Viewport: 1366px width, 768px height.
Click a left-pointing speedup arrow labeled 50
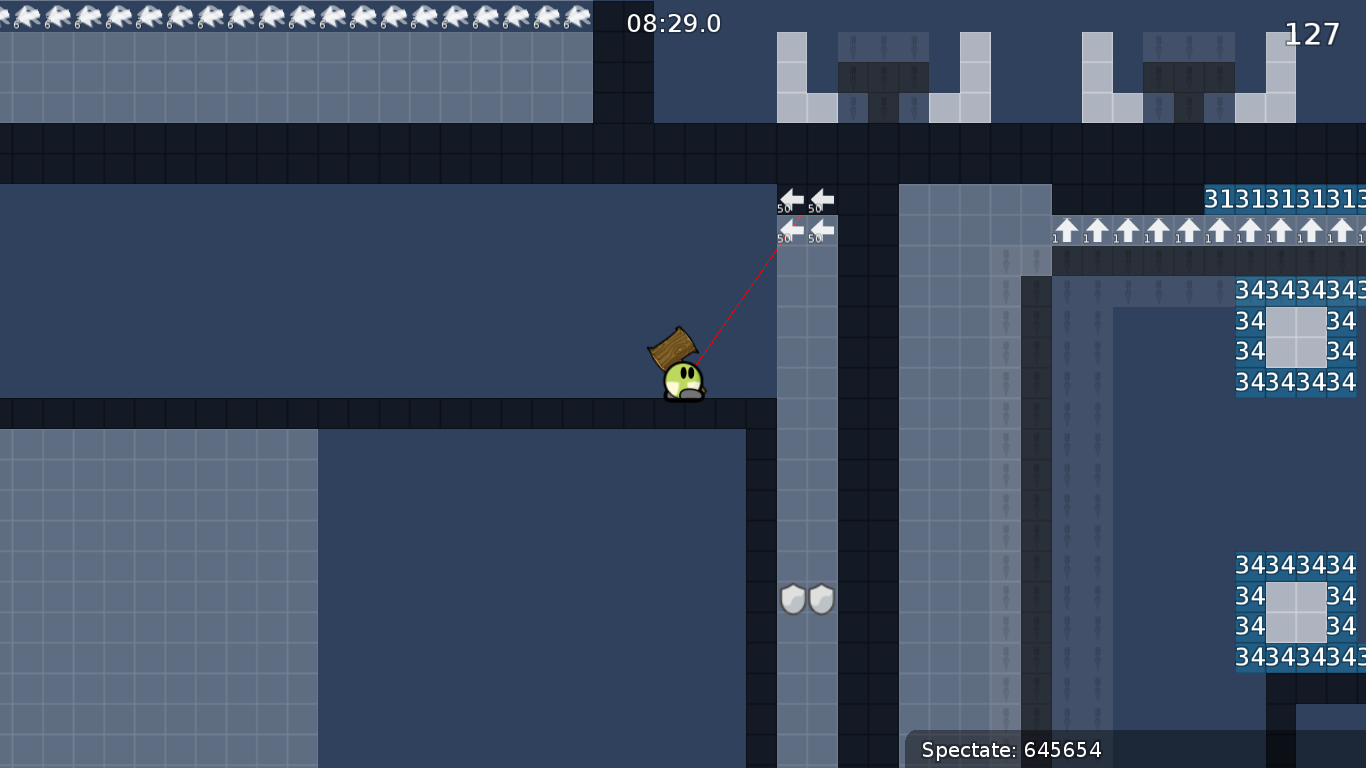click(790, 199)
